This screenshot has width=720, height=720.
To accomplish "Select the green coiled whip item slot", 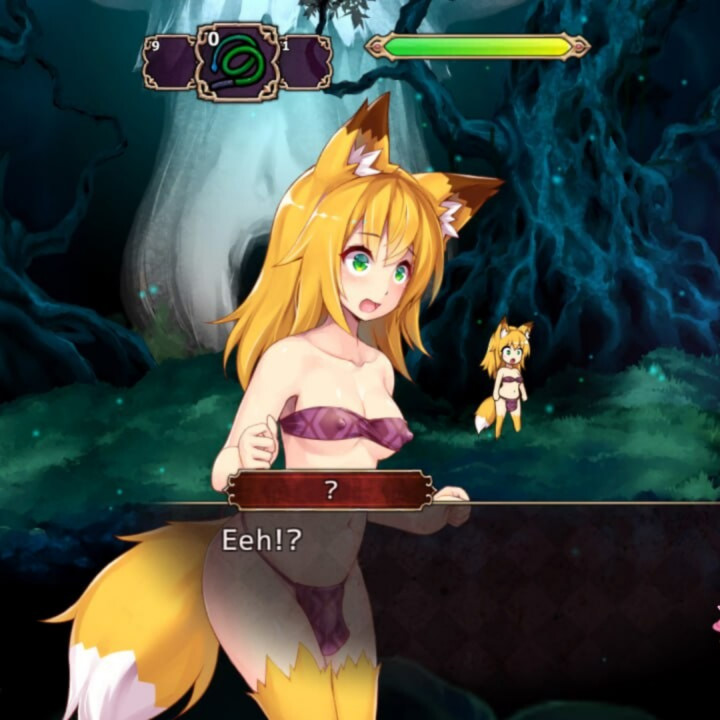I will tap(237, 62).
